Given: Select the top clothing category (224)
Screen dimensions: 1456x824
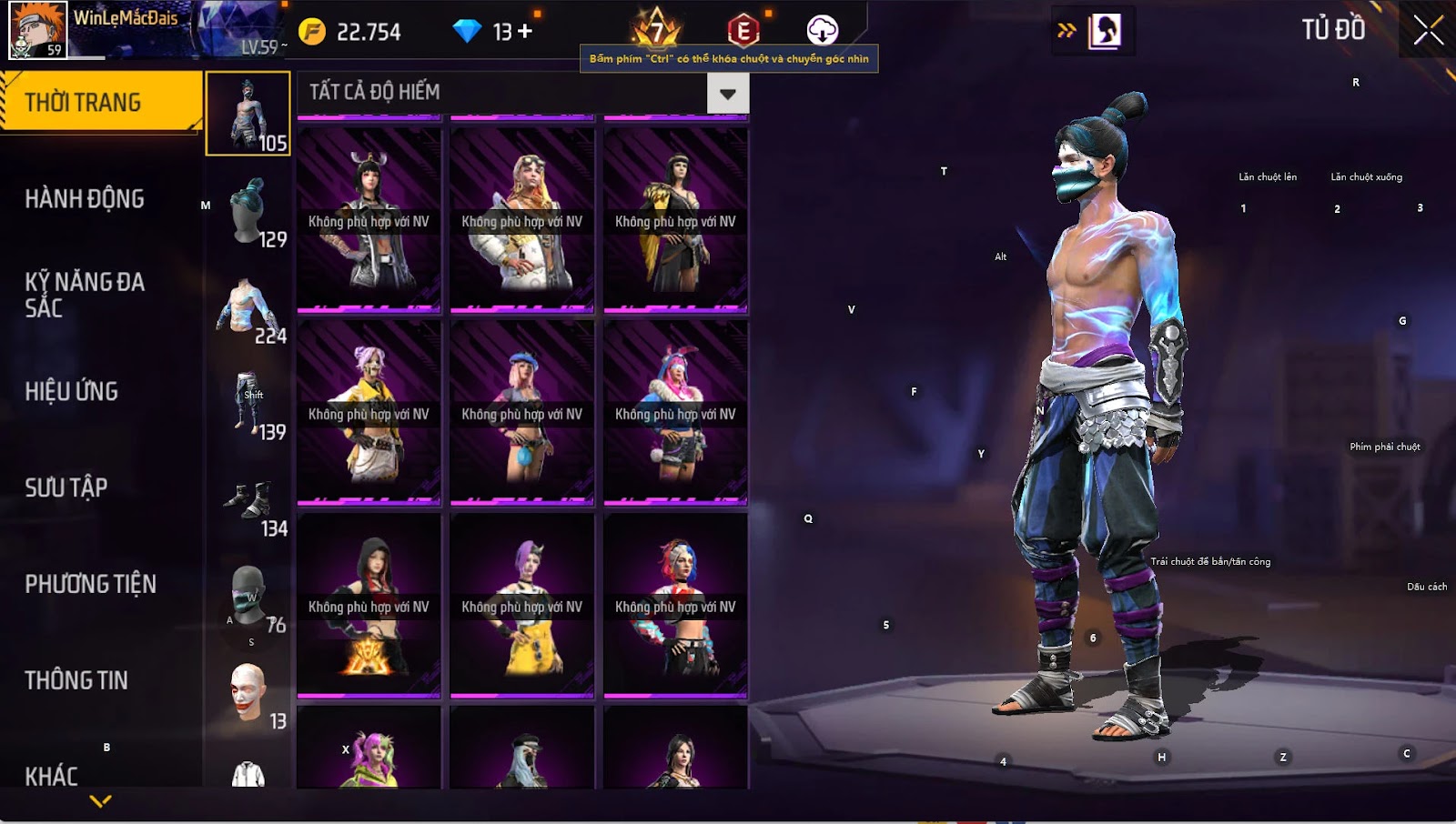Looking at the screenshot, I should [248, 309].
